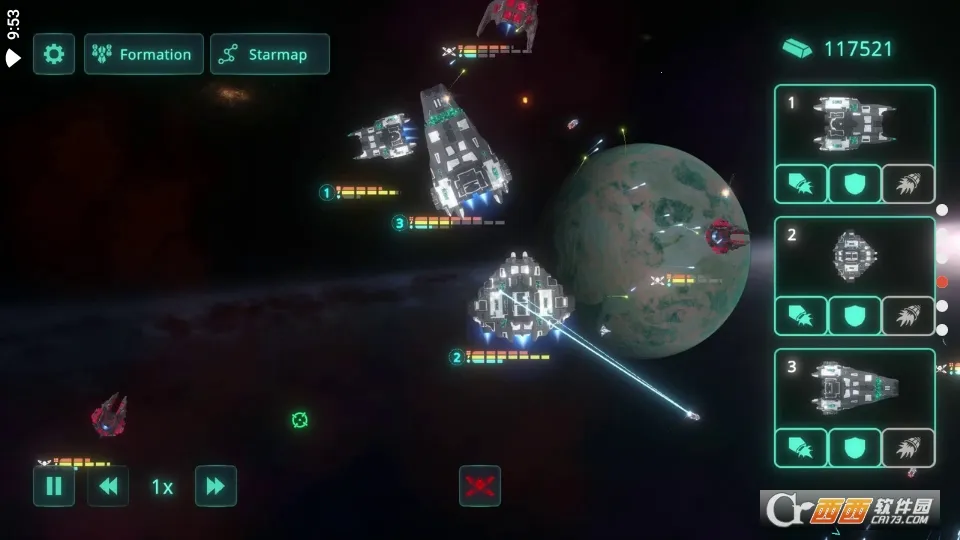Image resolution: width=960 pixels, height=540 pixels.
Task: Pause the battle
Action: 54,486
